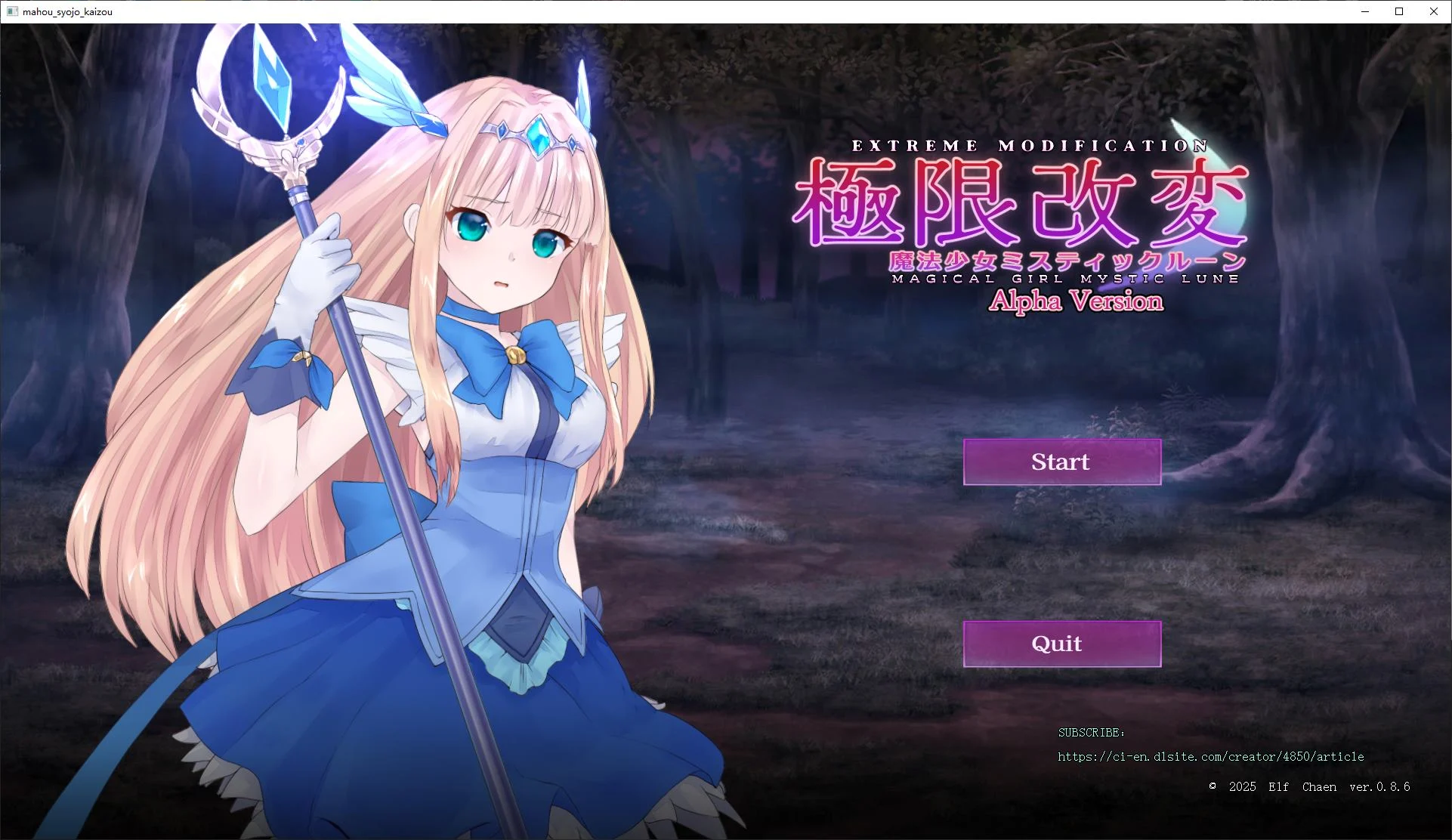This screenshot has width=1452, height=840.
Task: Click the mahou_syojo_kaizou application icon
Action: tap(14, 11)
